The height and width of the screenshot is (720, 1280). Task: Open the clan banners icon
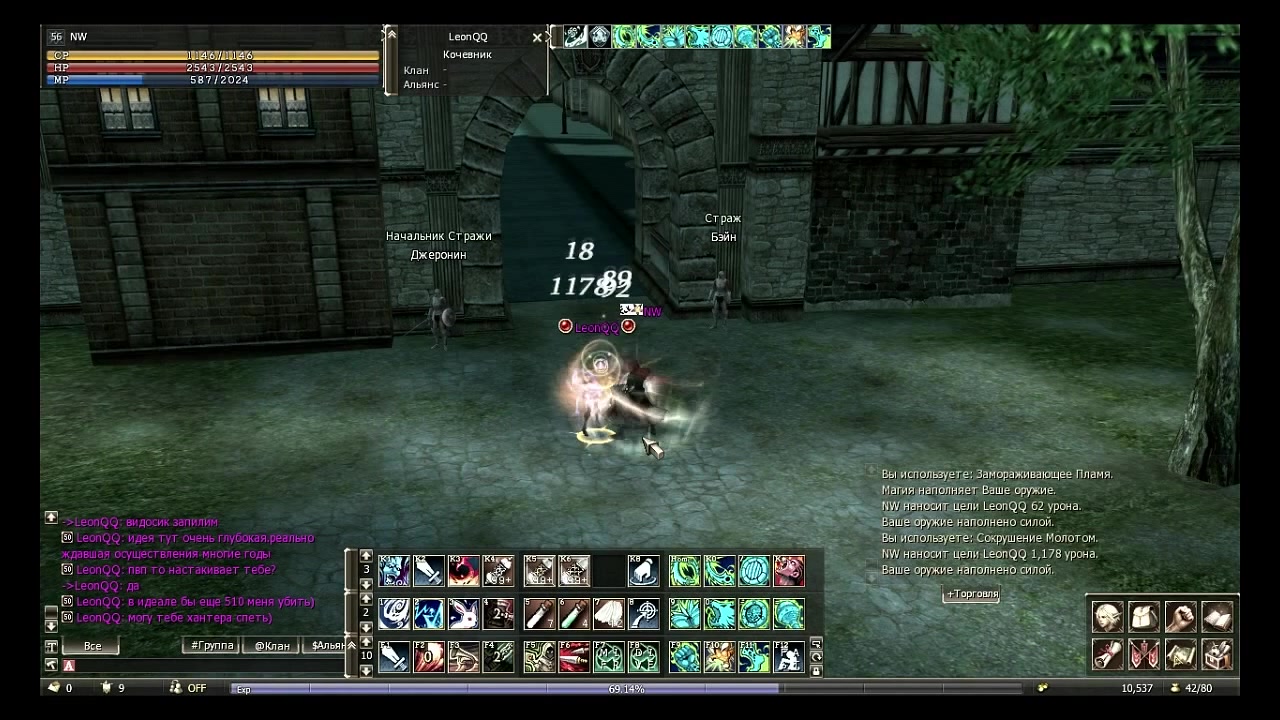tap(1143, 654)
